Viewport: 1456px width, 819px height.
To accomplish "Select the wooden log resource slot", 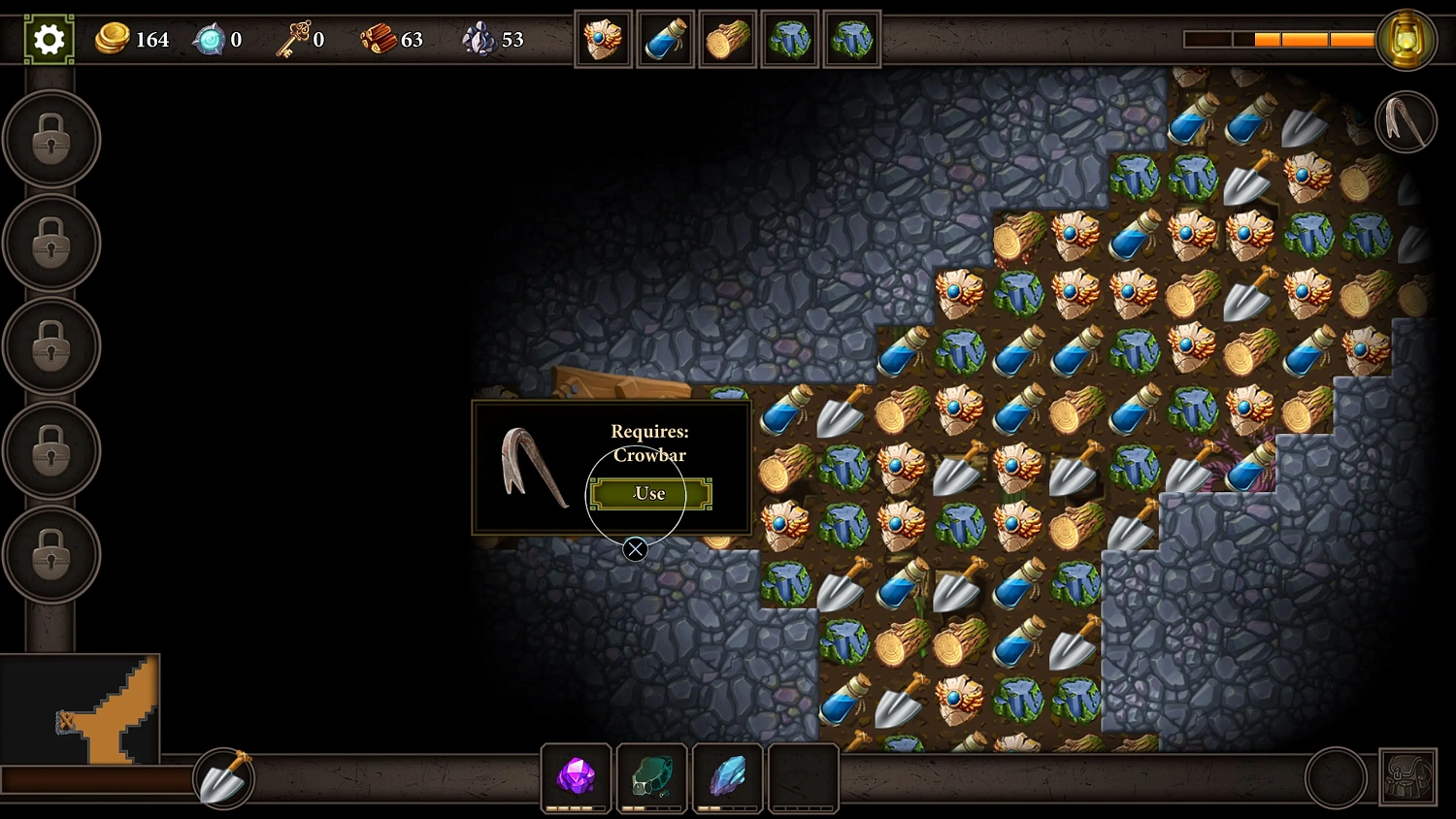I will pos(727,39).
